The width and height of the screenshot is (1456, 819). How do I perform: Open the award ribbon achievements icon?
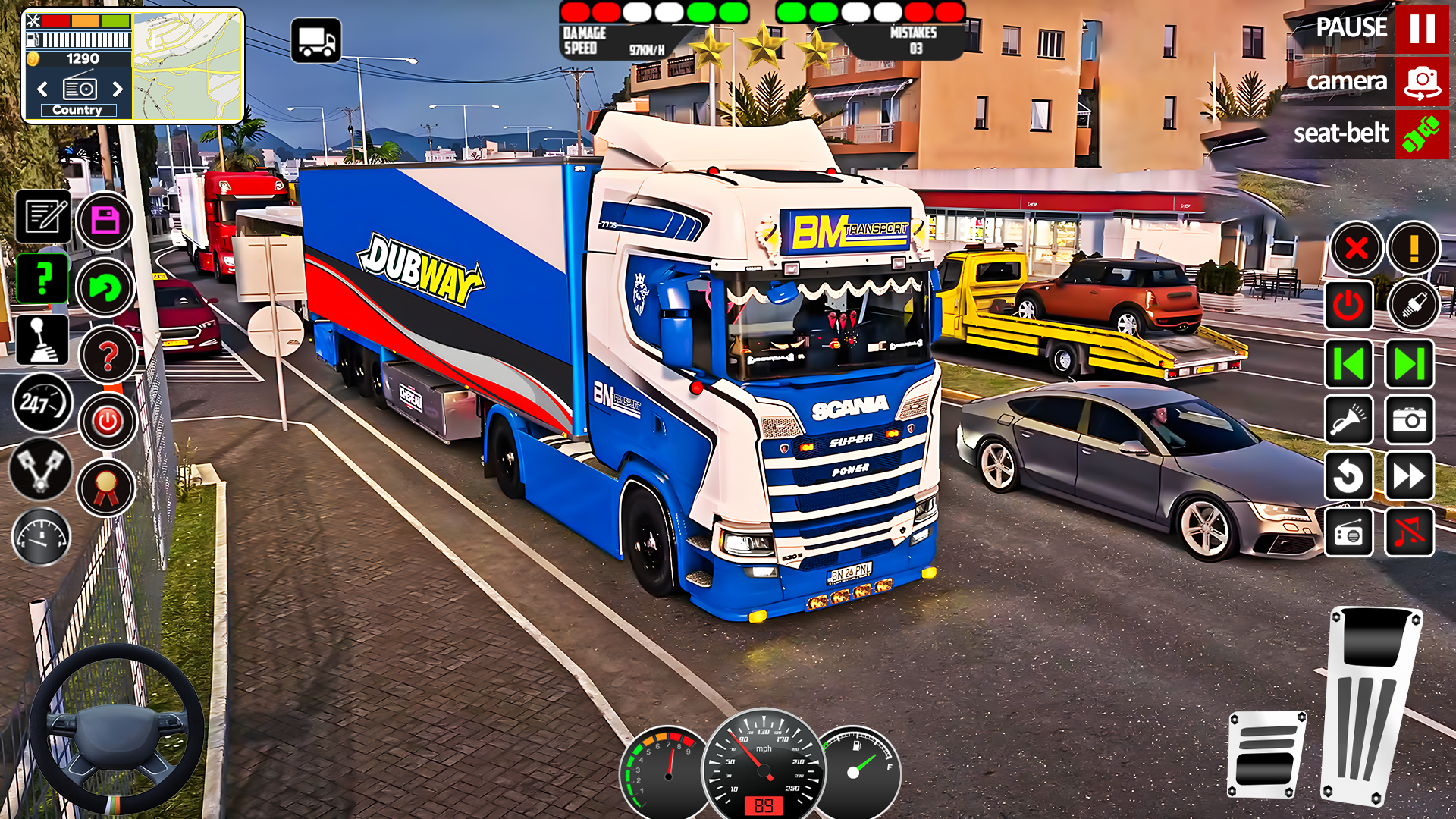tap(105, 488)
